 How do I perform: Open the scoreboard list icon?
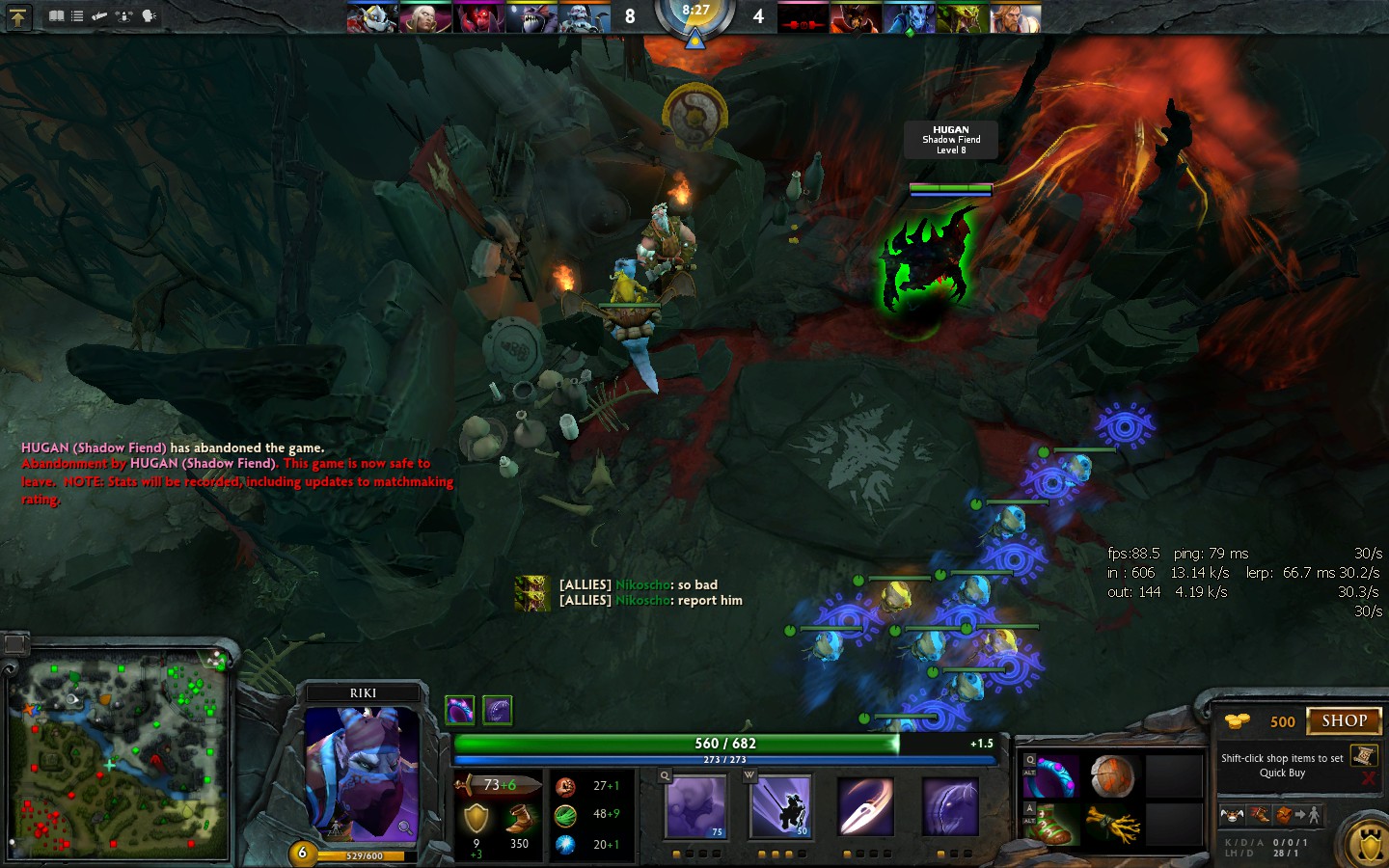click(77, 16)
